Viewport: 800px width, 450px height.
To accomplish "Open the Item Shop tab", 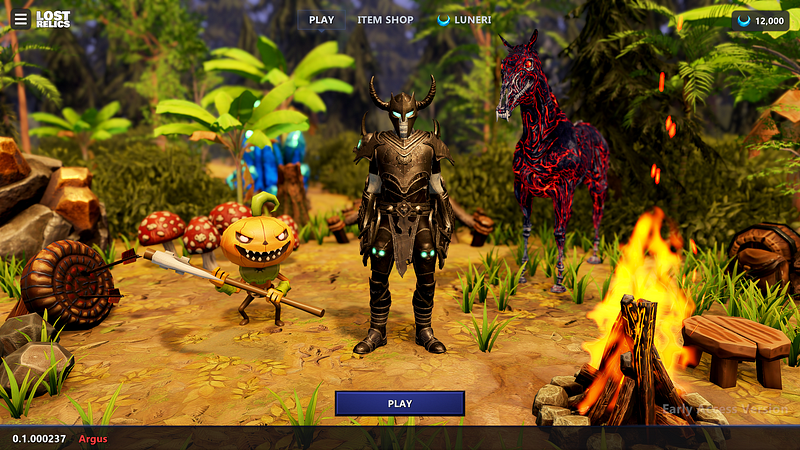I will [385, 20].
